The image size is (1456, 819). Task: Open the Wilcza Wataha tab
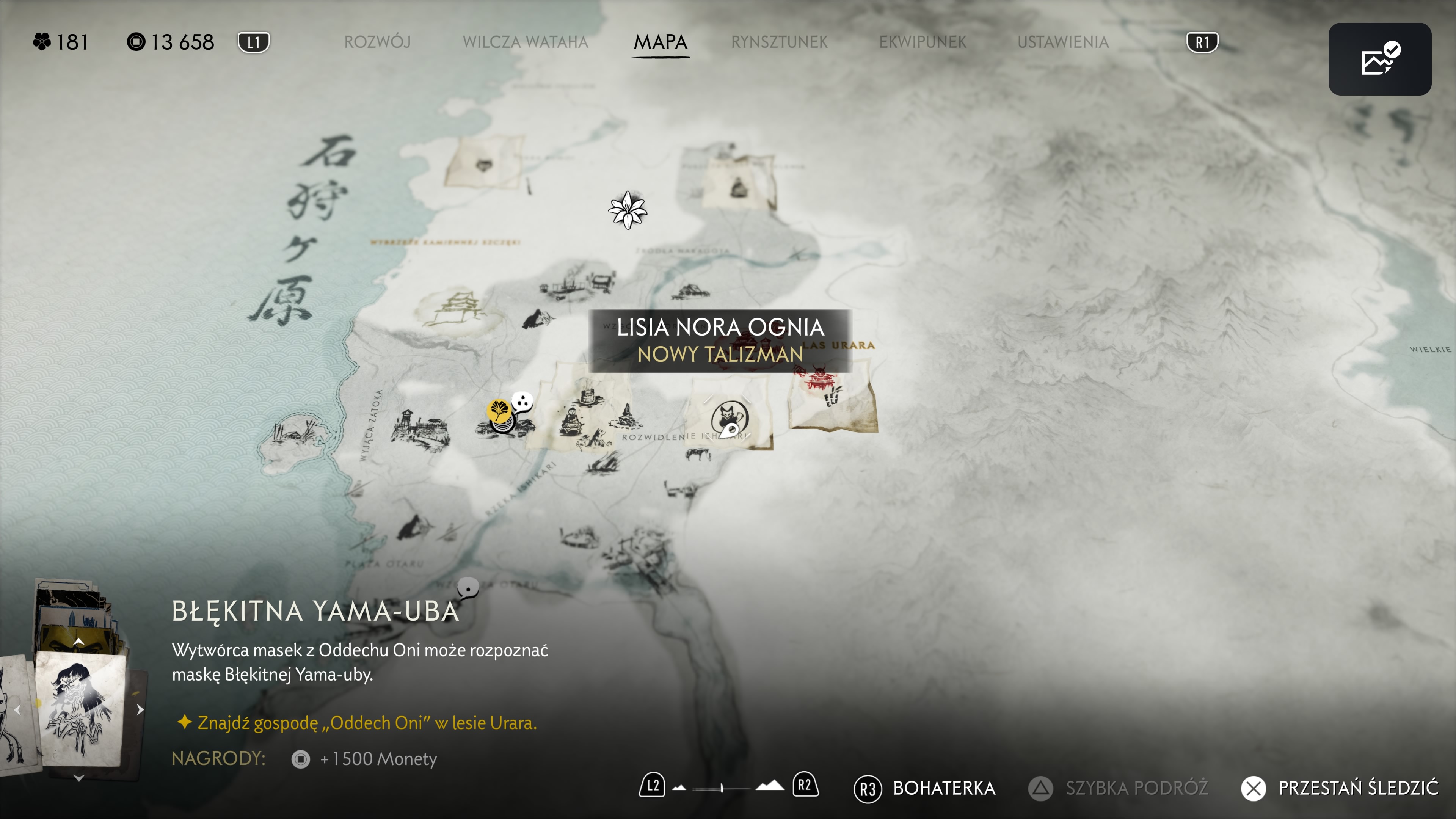525,42
